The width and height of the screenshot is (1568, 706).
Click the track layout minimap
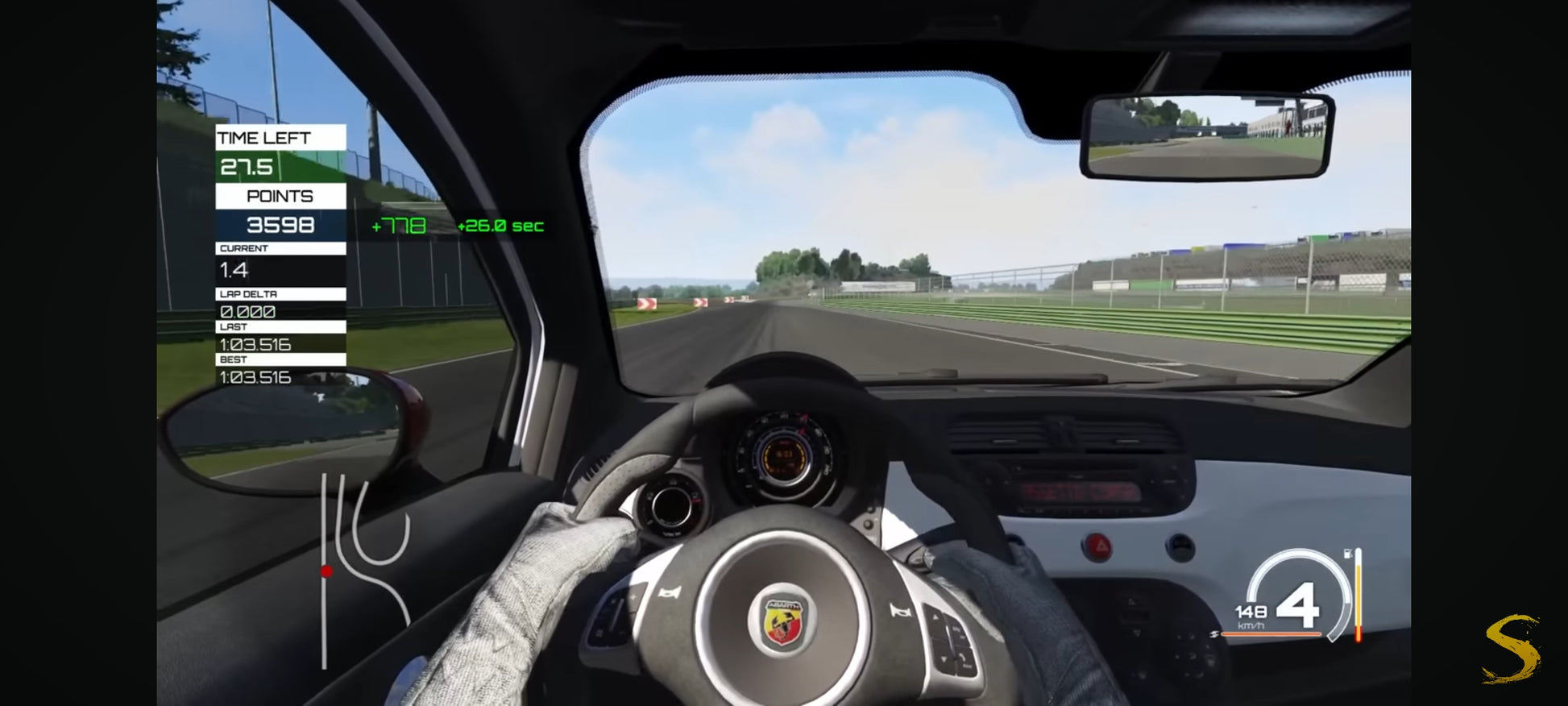(364, 568)
